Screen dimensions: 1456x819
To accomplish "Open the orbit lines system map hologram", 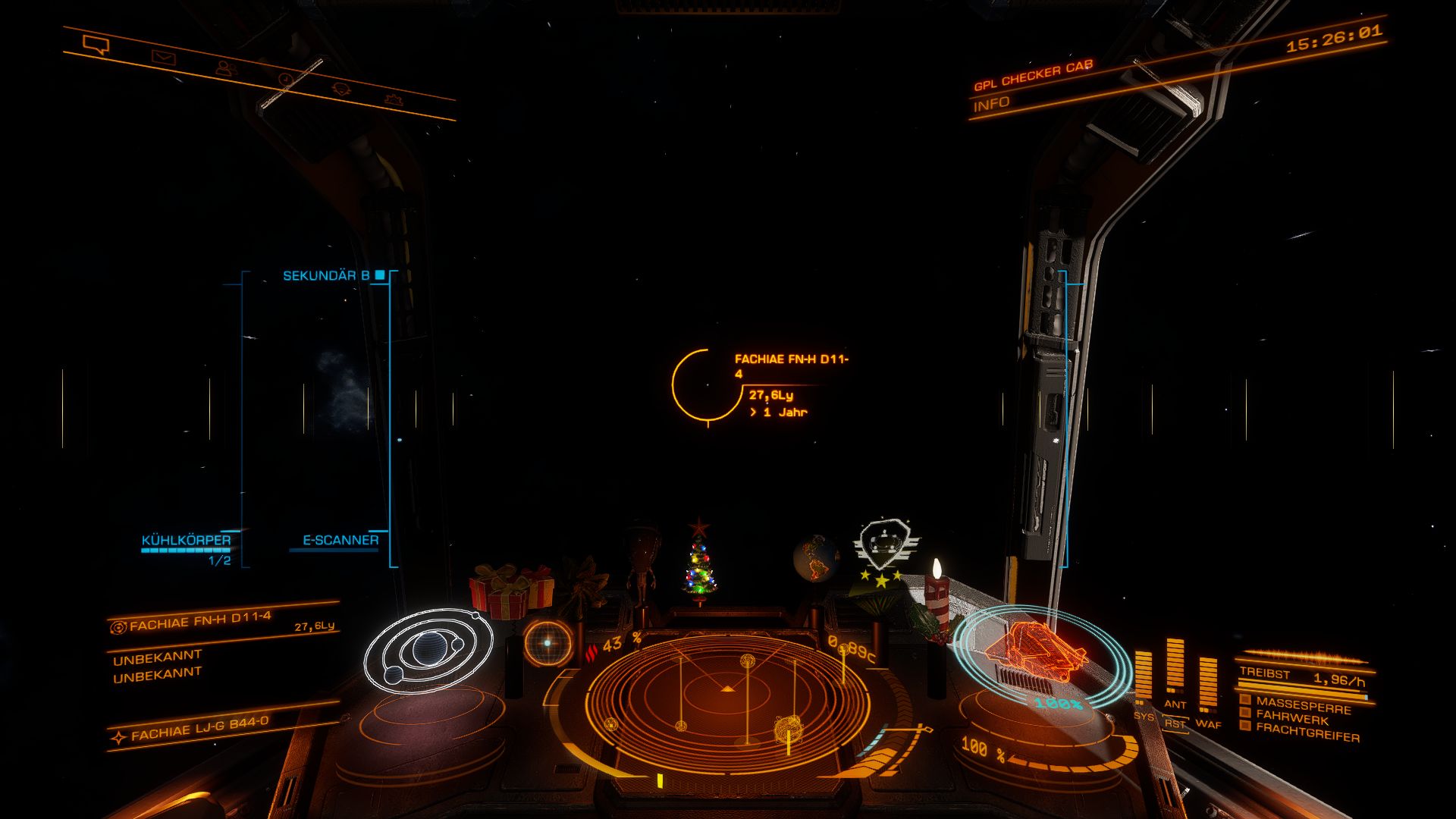I will (x=428, y=651).
